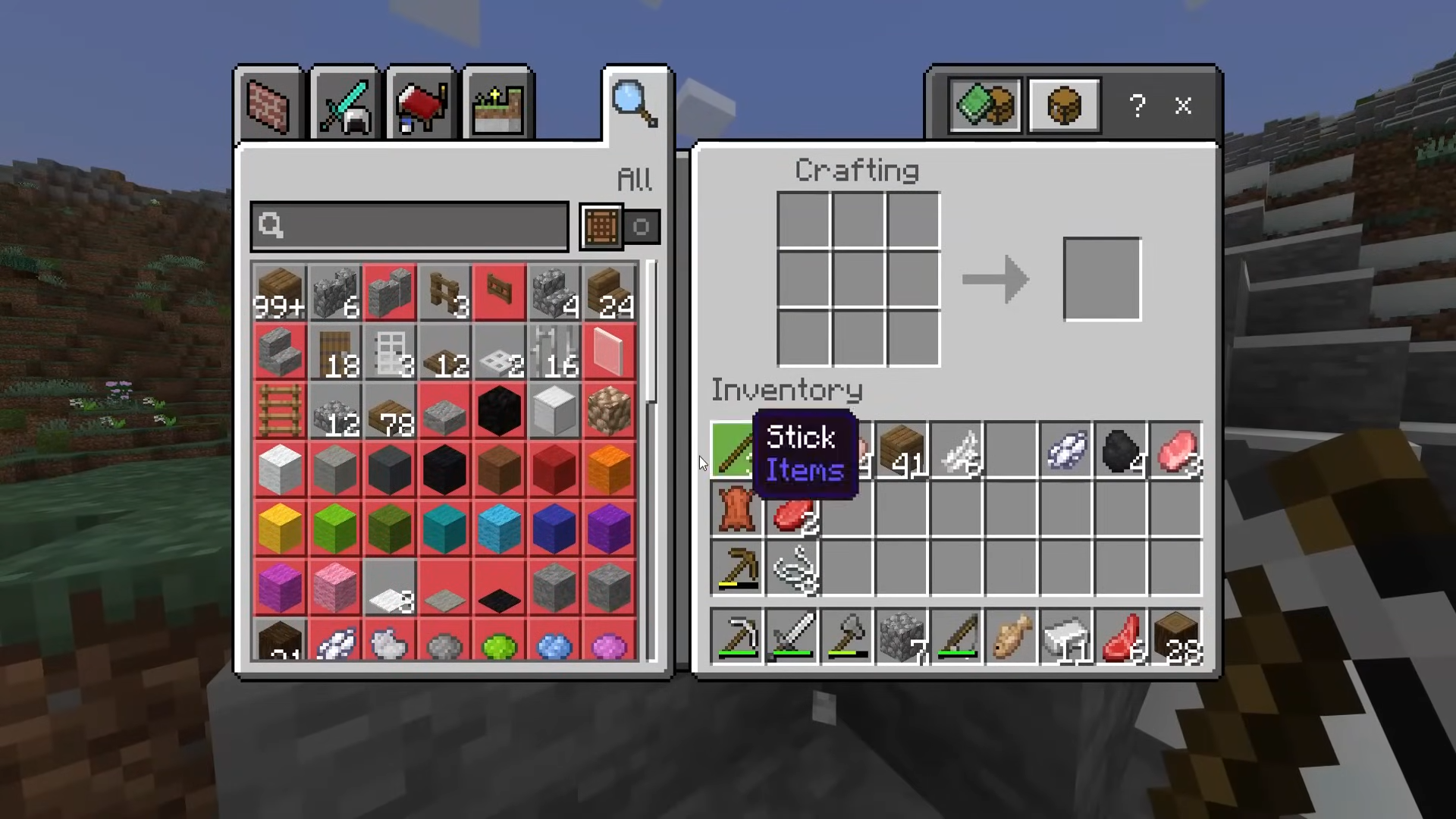Close the crafting screen with the X

(1183, 105)
